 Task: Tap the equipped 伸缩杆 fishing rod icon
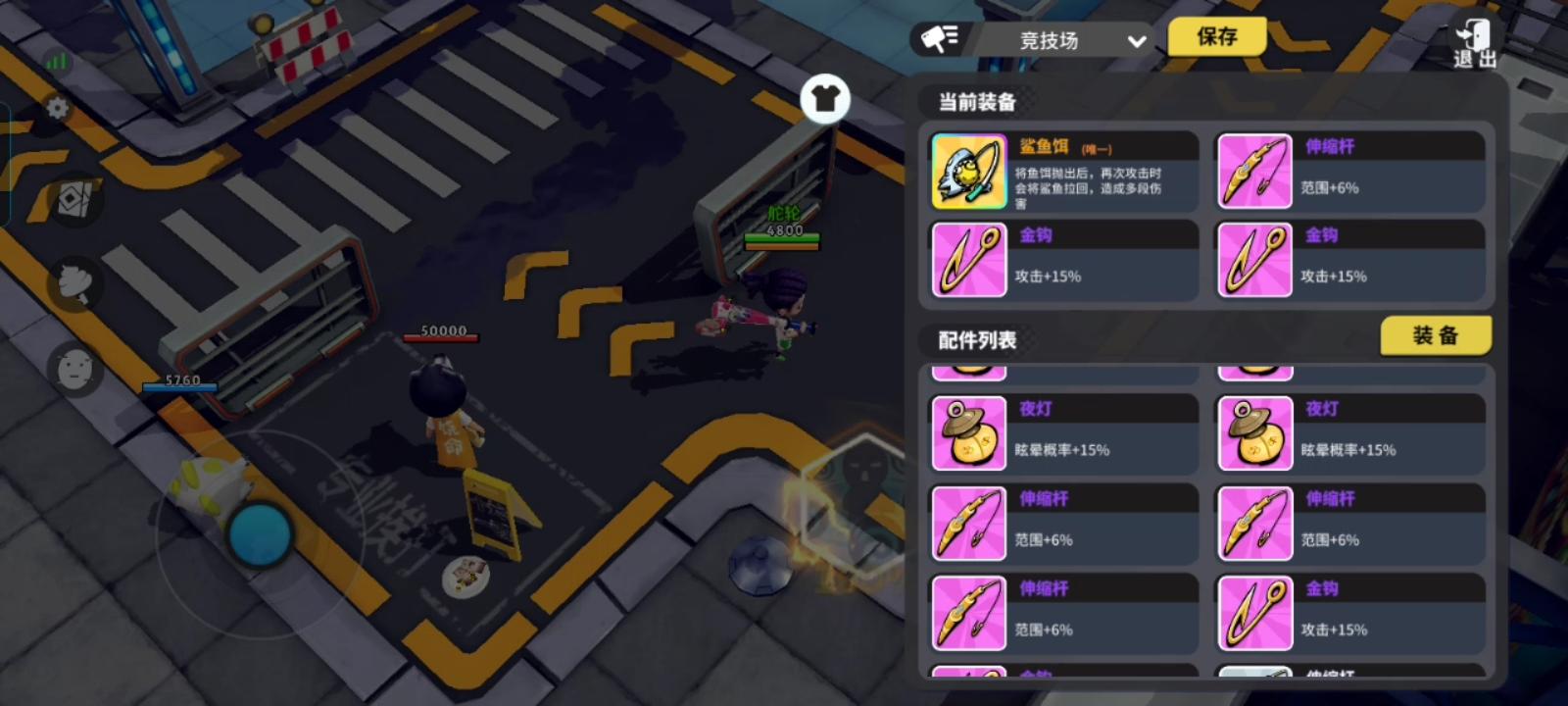(1255, 170)
